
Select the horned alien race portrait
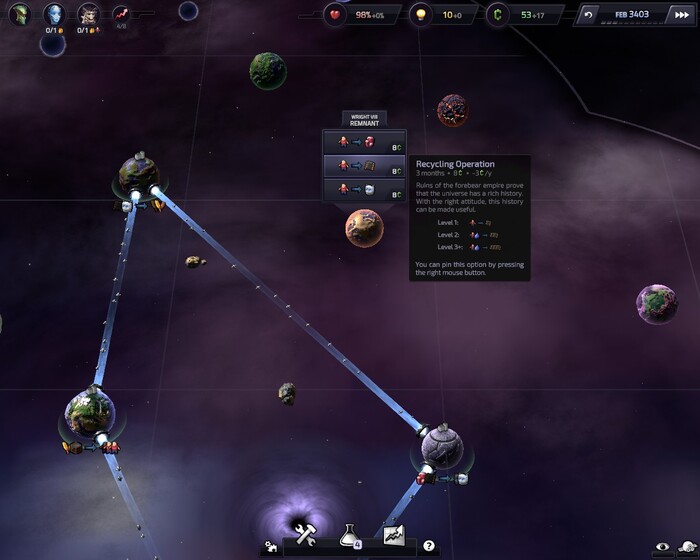[x=88, y=14]
